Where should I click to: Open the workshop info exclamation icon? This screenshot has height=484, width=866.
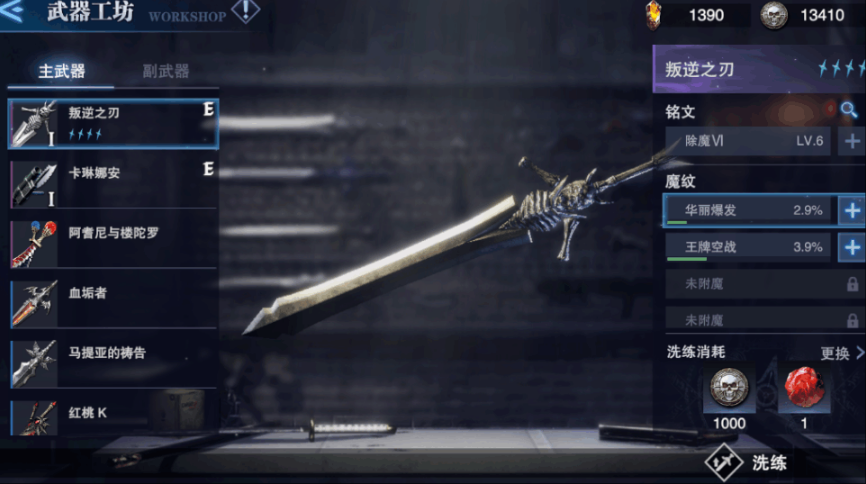(245, 12)
